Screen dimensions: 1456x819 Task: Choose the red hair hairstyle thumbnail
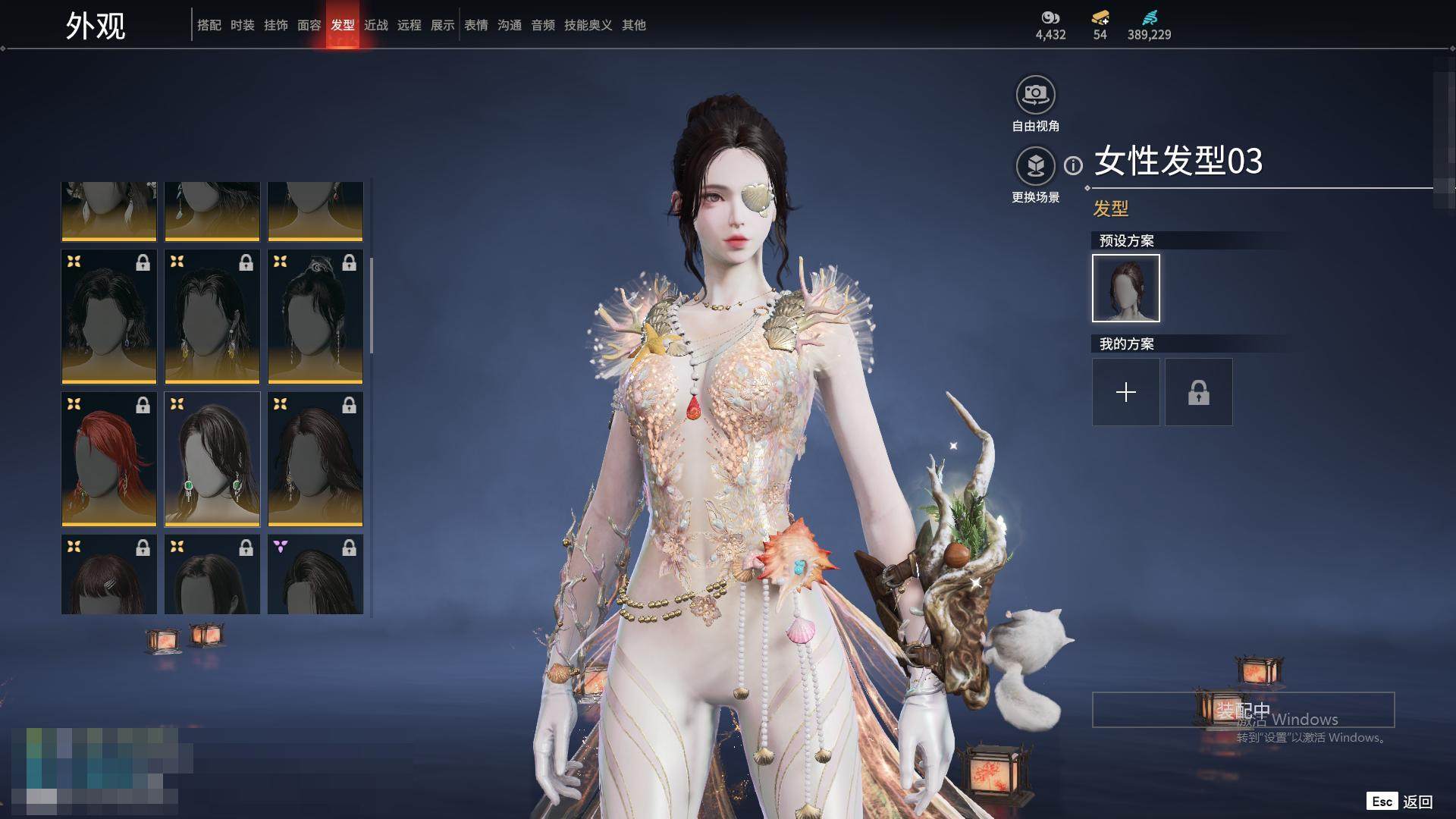108,459
